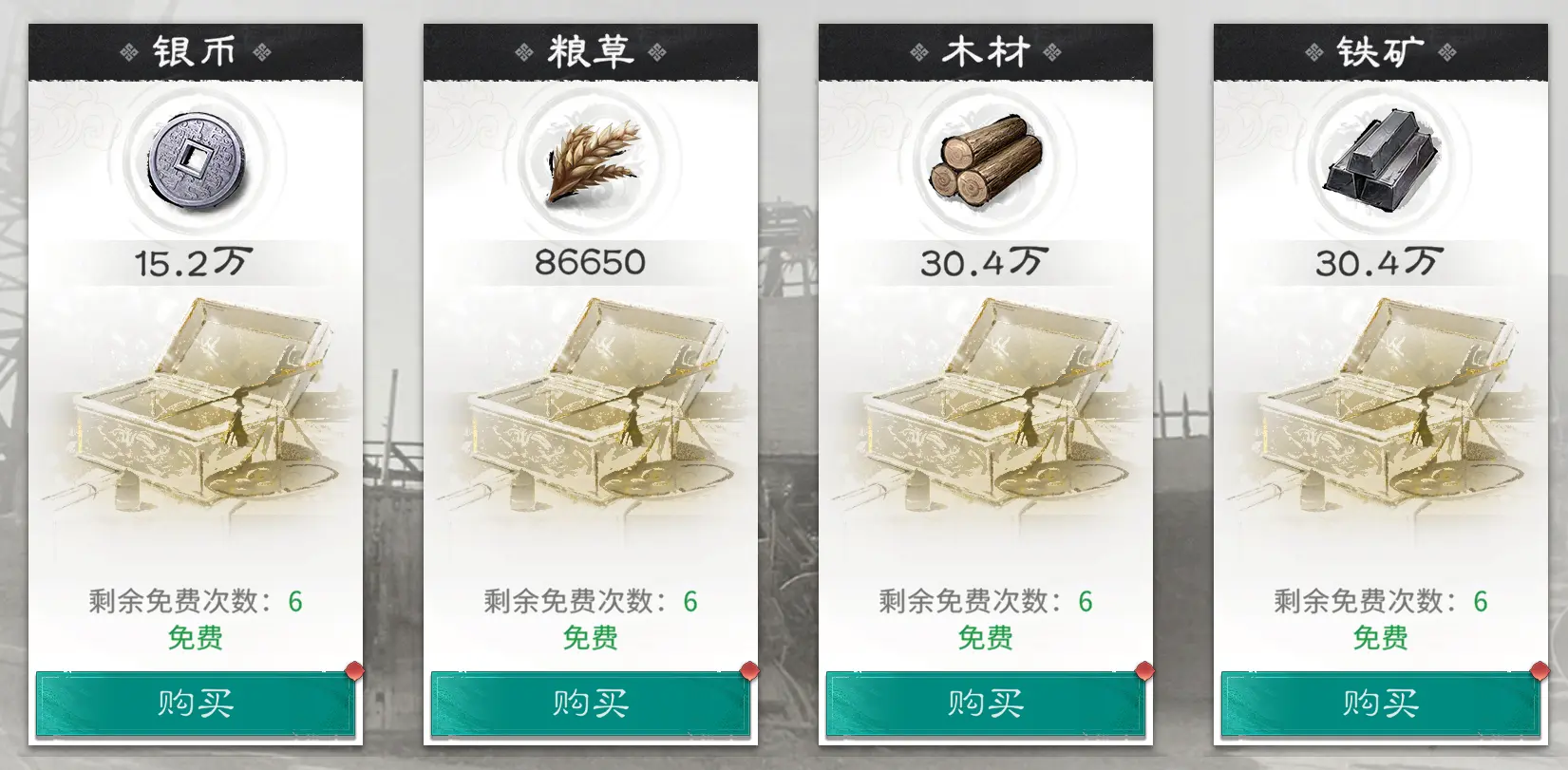The image size is (1568, 770).
Task: Select the 银币 title header
Action: (195, 52)
